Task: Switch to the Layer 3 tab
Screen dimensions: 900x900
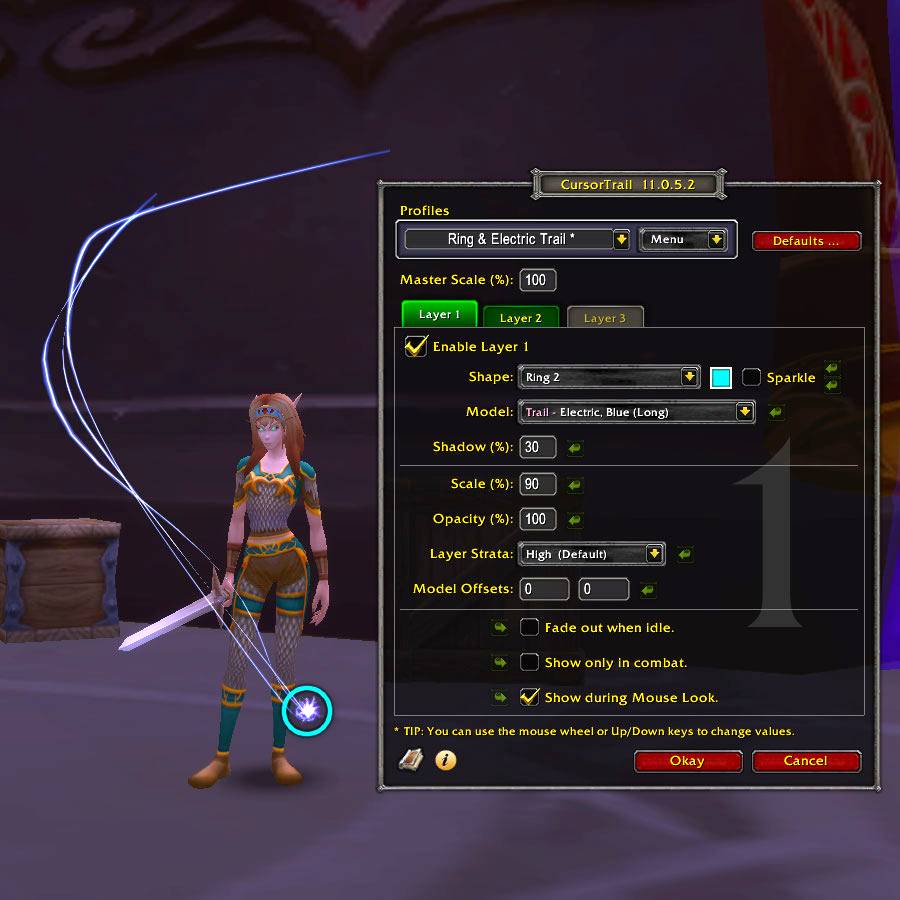Action: 604,318
